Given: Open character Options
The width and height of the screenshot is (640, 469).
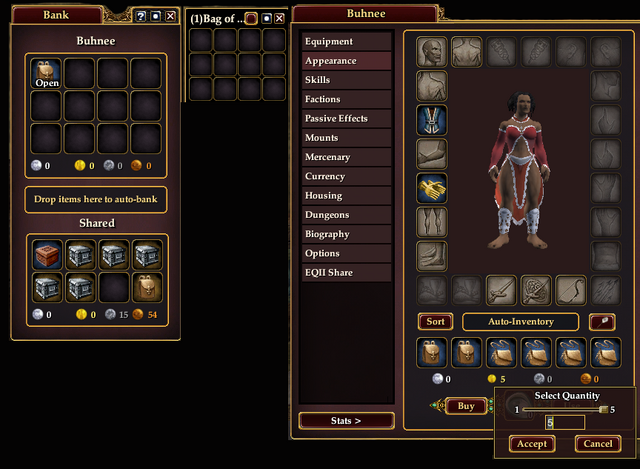Looking at the screenshot, I should point(346,253).
